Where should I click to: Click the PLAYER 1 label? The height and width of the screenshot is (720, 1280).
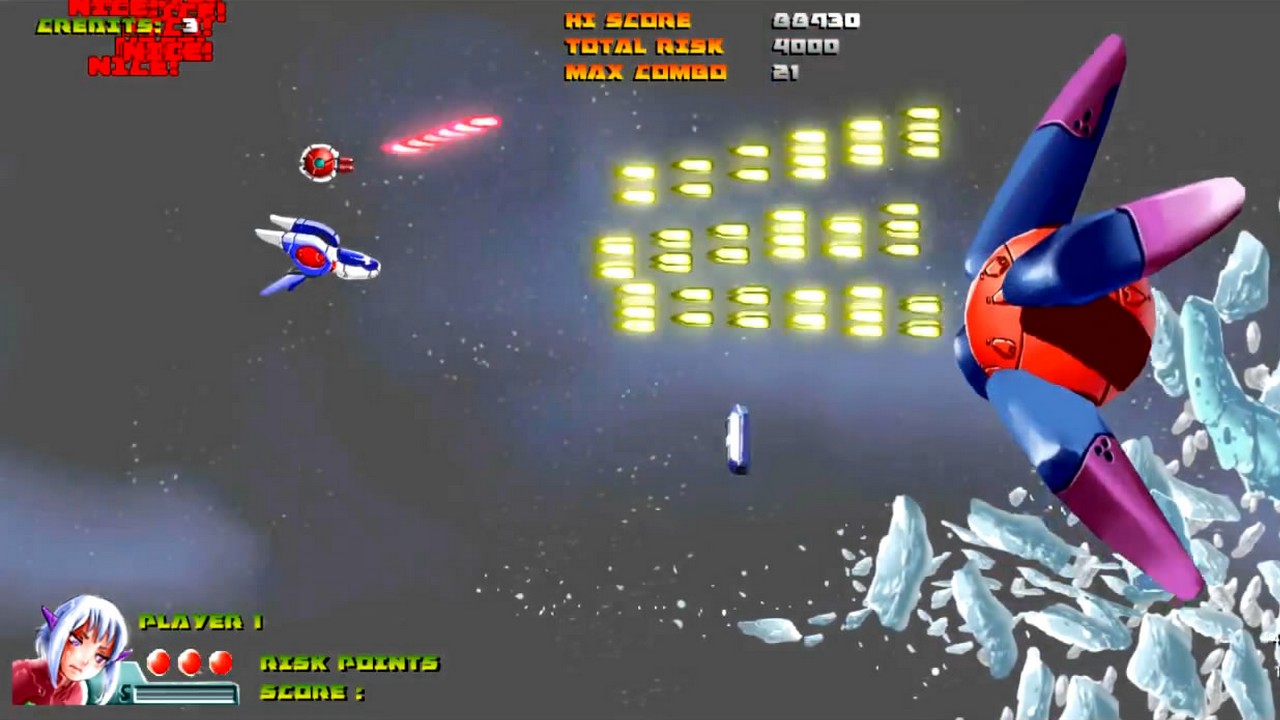[x=200, y=622]
